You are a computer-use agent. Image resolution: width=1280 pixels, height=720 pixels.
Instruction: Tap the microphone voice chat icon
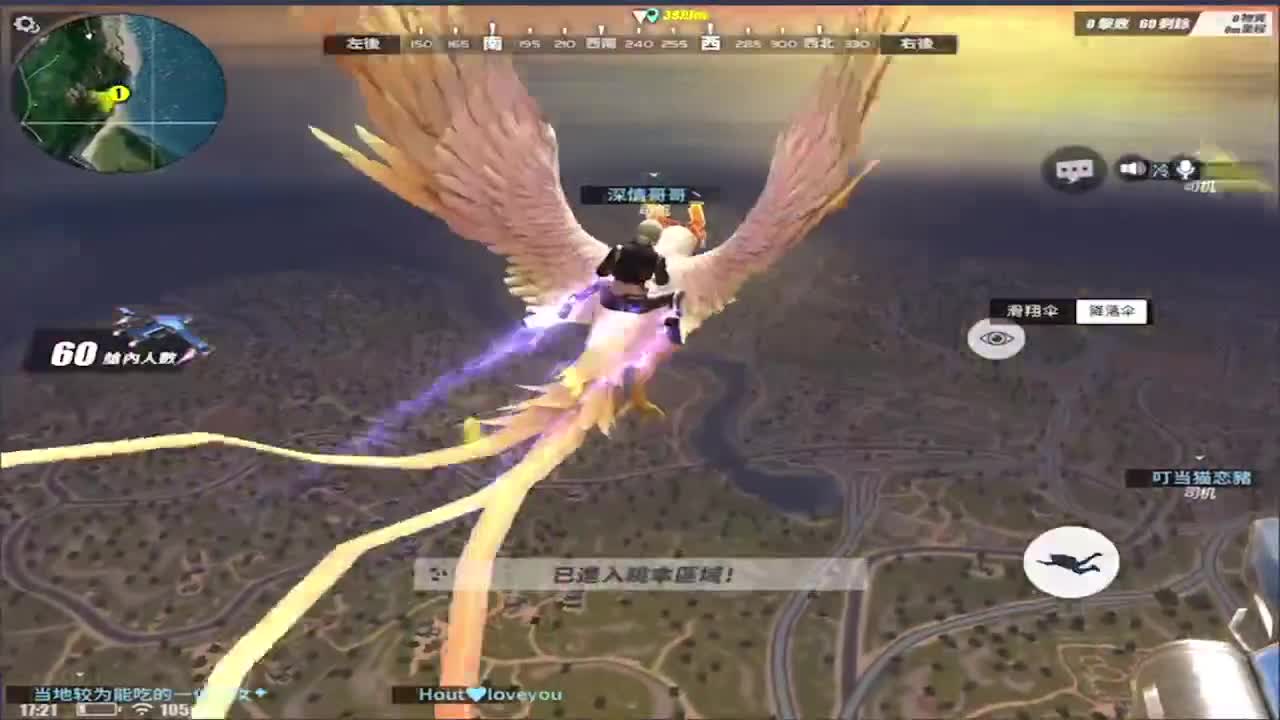1186,167
